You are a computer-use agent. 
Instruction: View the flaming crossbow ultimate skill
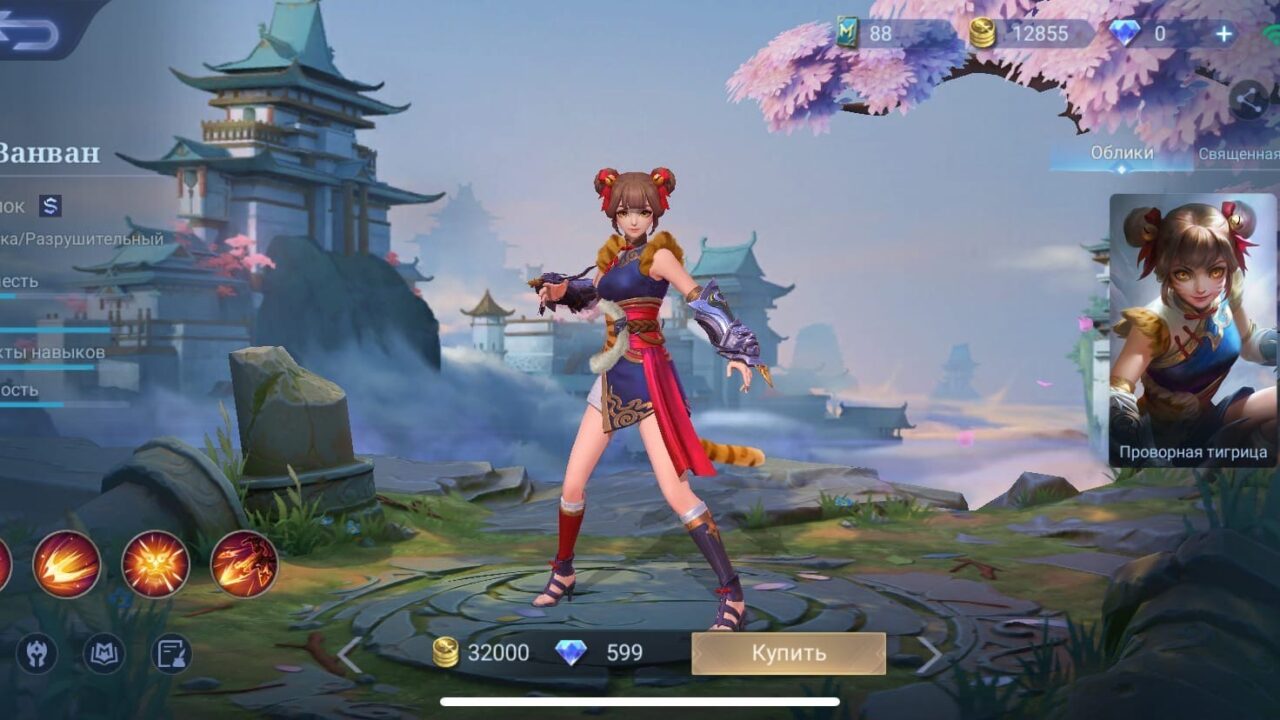coord(244,564)
